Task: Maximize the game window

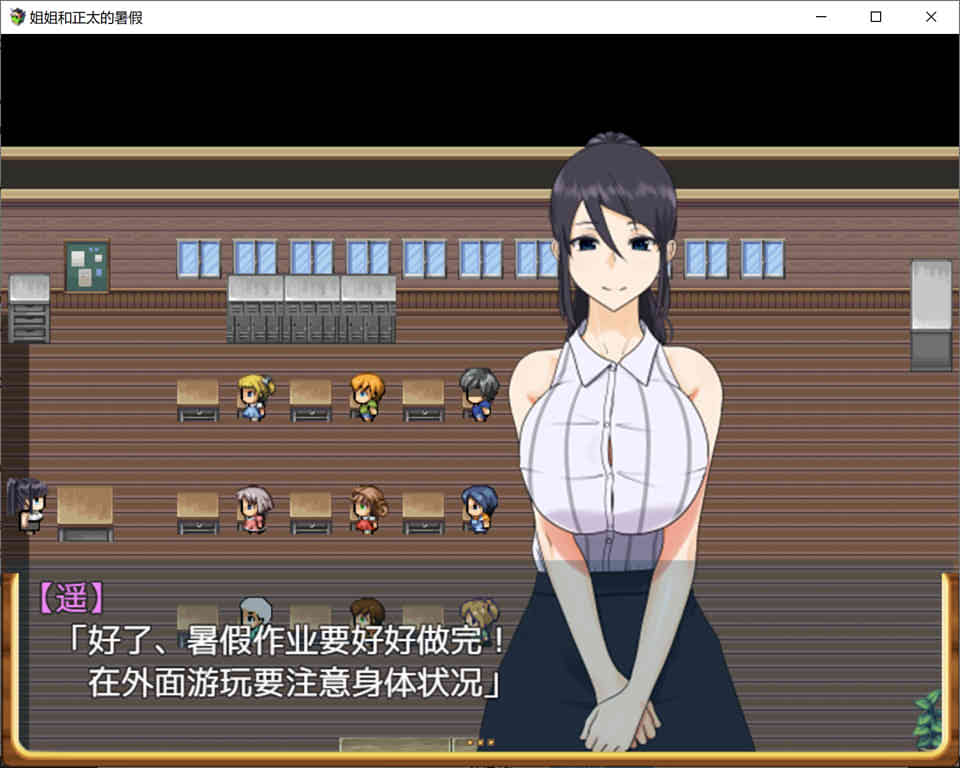Action: click(876, 17)
